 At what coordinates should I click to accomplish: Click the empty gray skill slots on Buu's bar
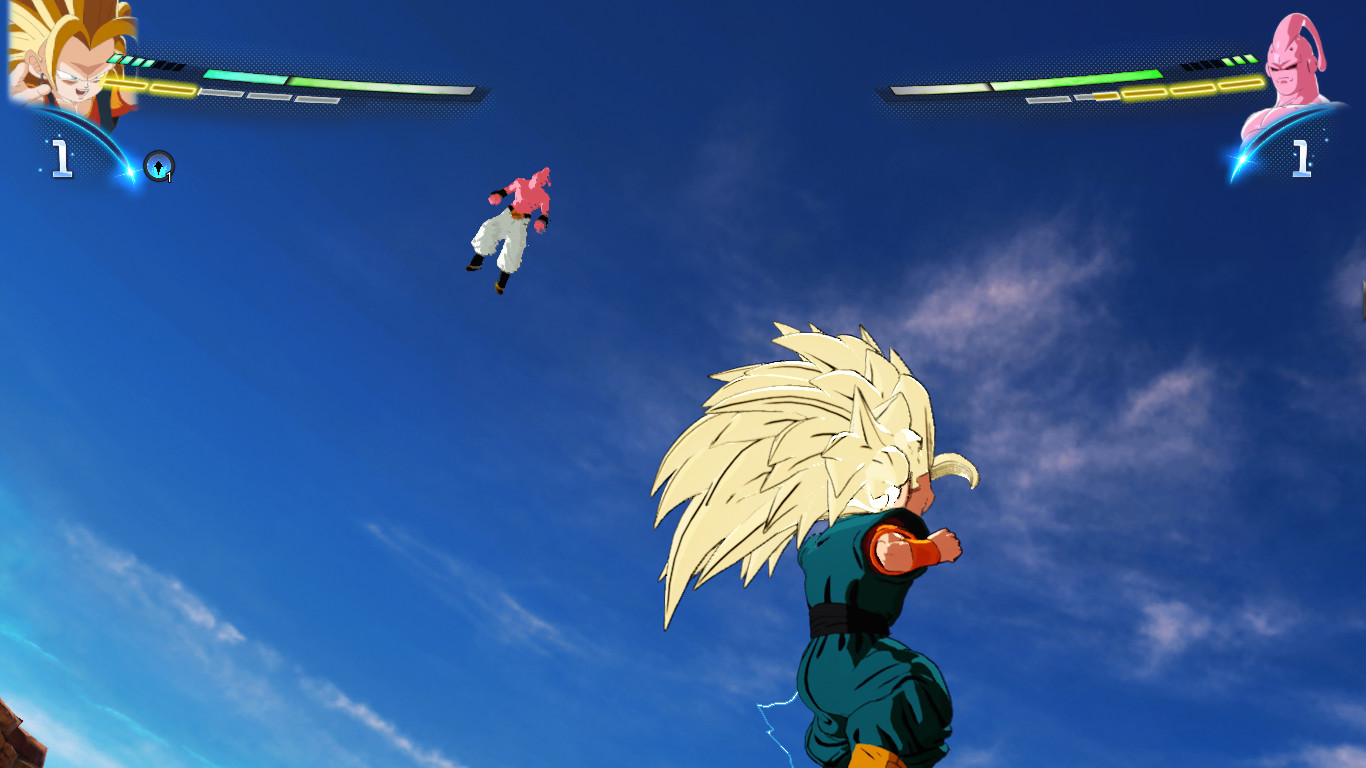[x=1049, y=98]
